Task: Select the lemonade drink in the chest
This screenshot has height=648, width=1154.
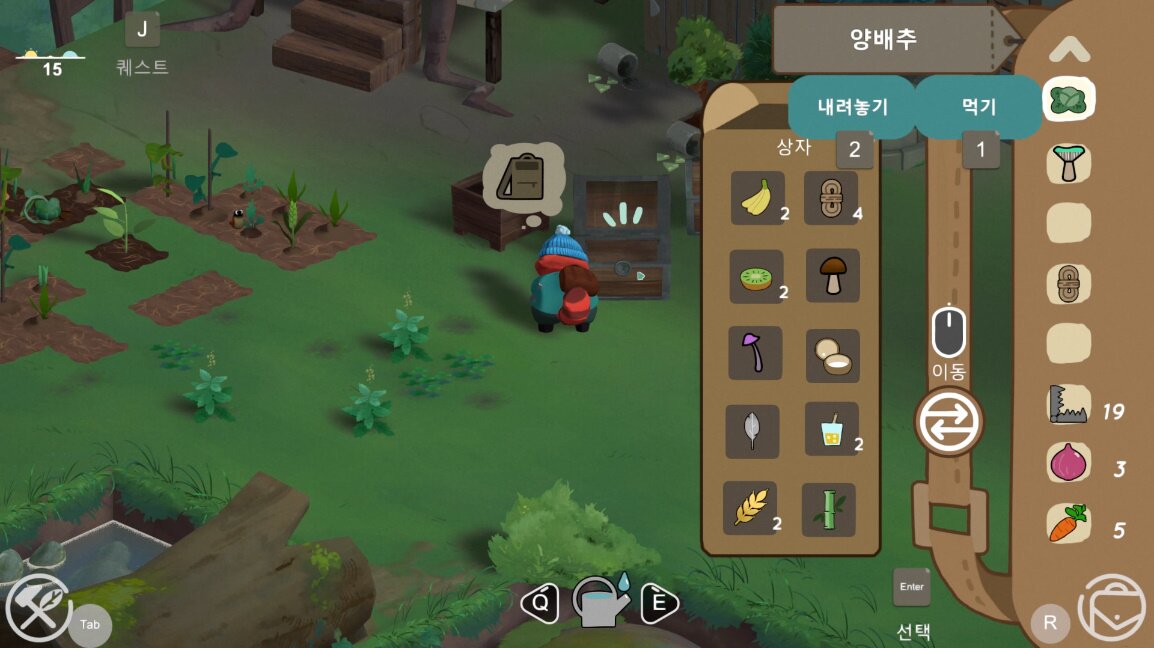Action: [832, 430]
